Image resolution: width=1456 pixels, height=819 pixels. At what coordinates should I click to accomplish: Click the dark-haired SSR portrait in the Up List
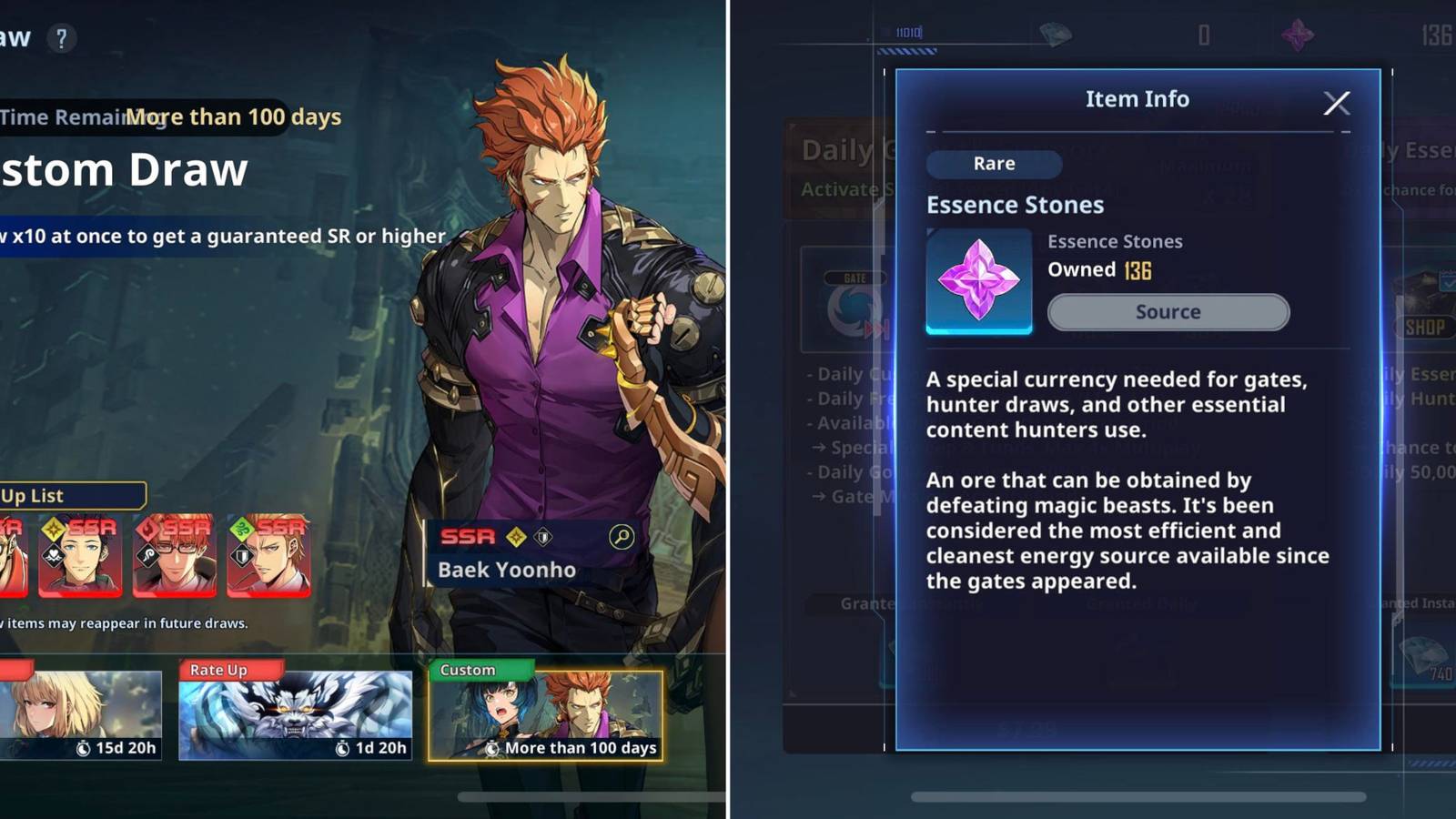click(80, 557)
